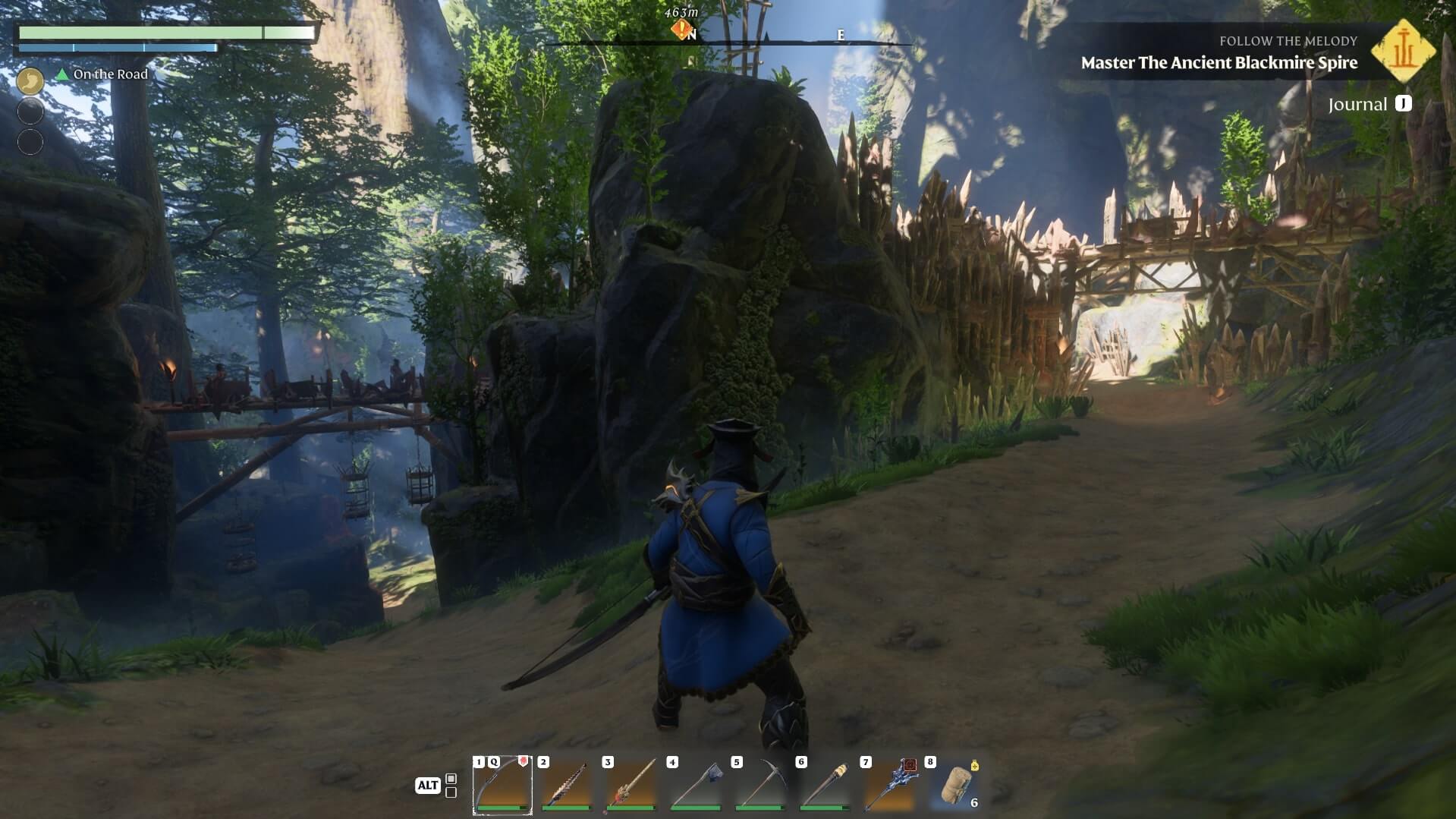
Task: Click the On the Road status buff
Action: (x=102, y=74)
